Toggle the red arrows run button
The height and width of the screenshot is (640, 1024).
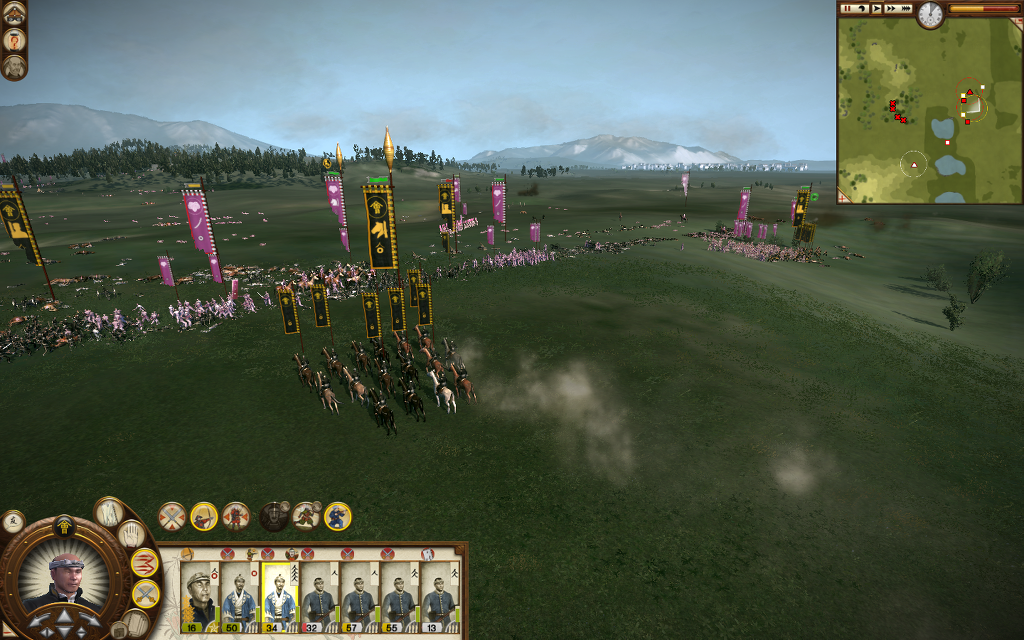tap(145, 563)
